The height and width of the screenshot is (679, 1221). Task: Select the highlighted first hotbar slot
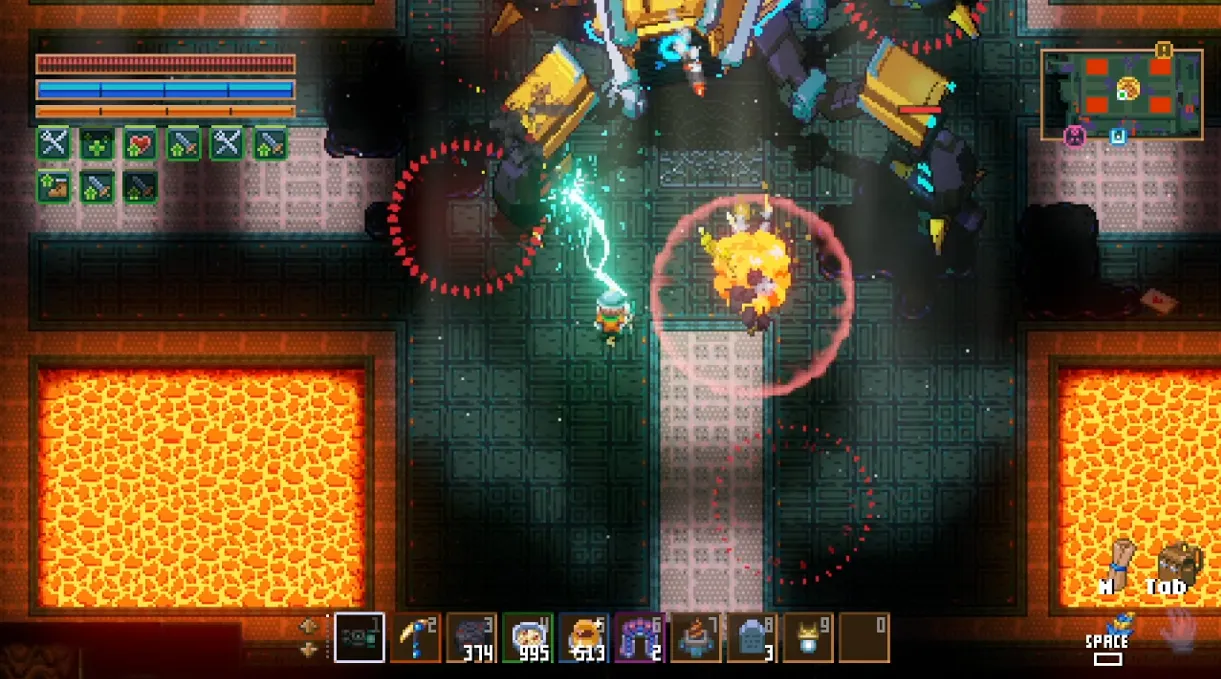[x=359, y=638]
